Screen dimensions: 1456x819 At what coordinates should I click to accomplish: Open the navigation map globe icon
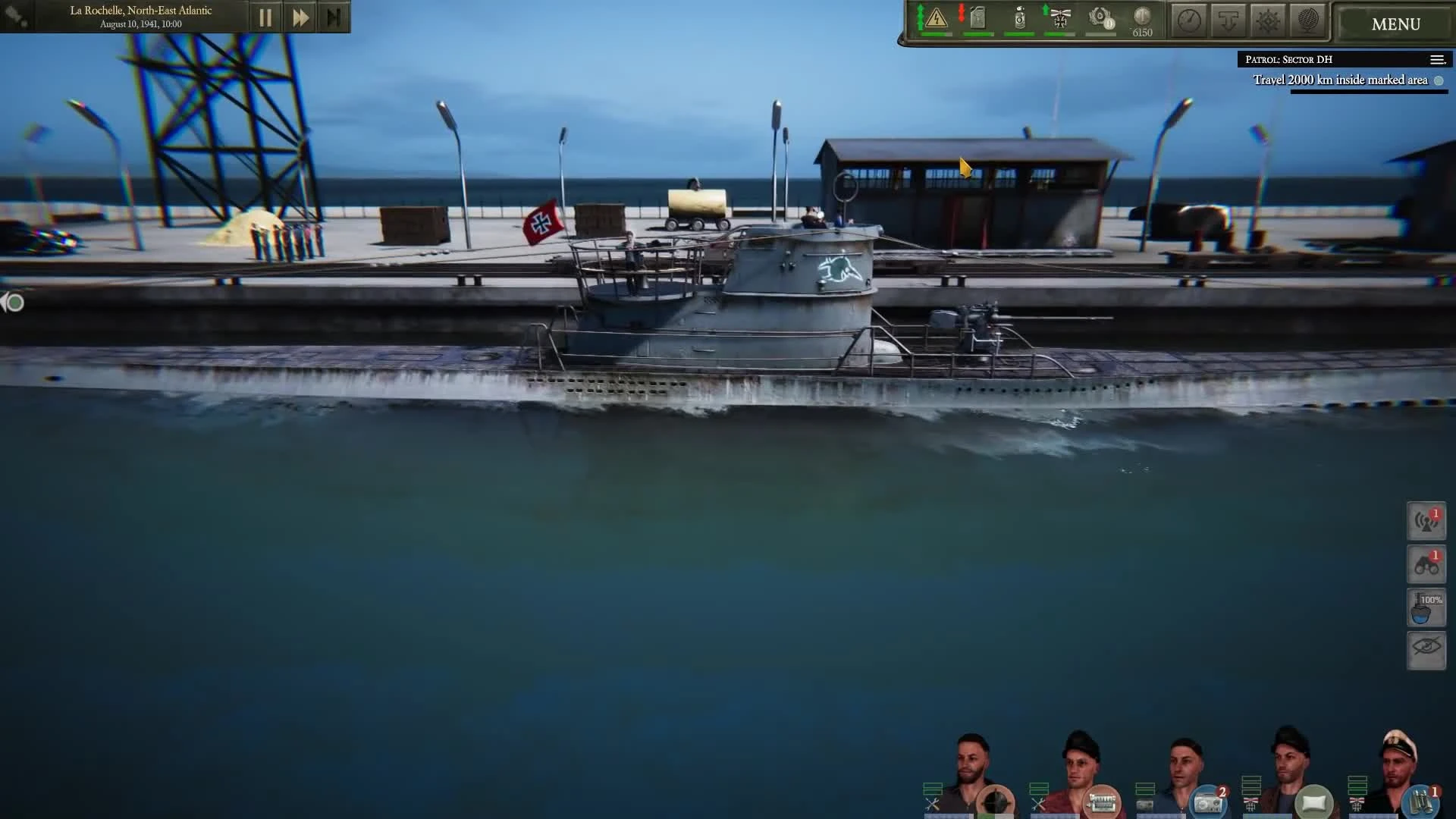coord(1309,19)
